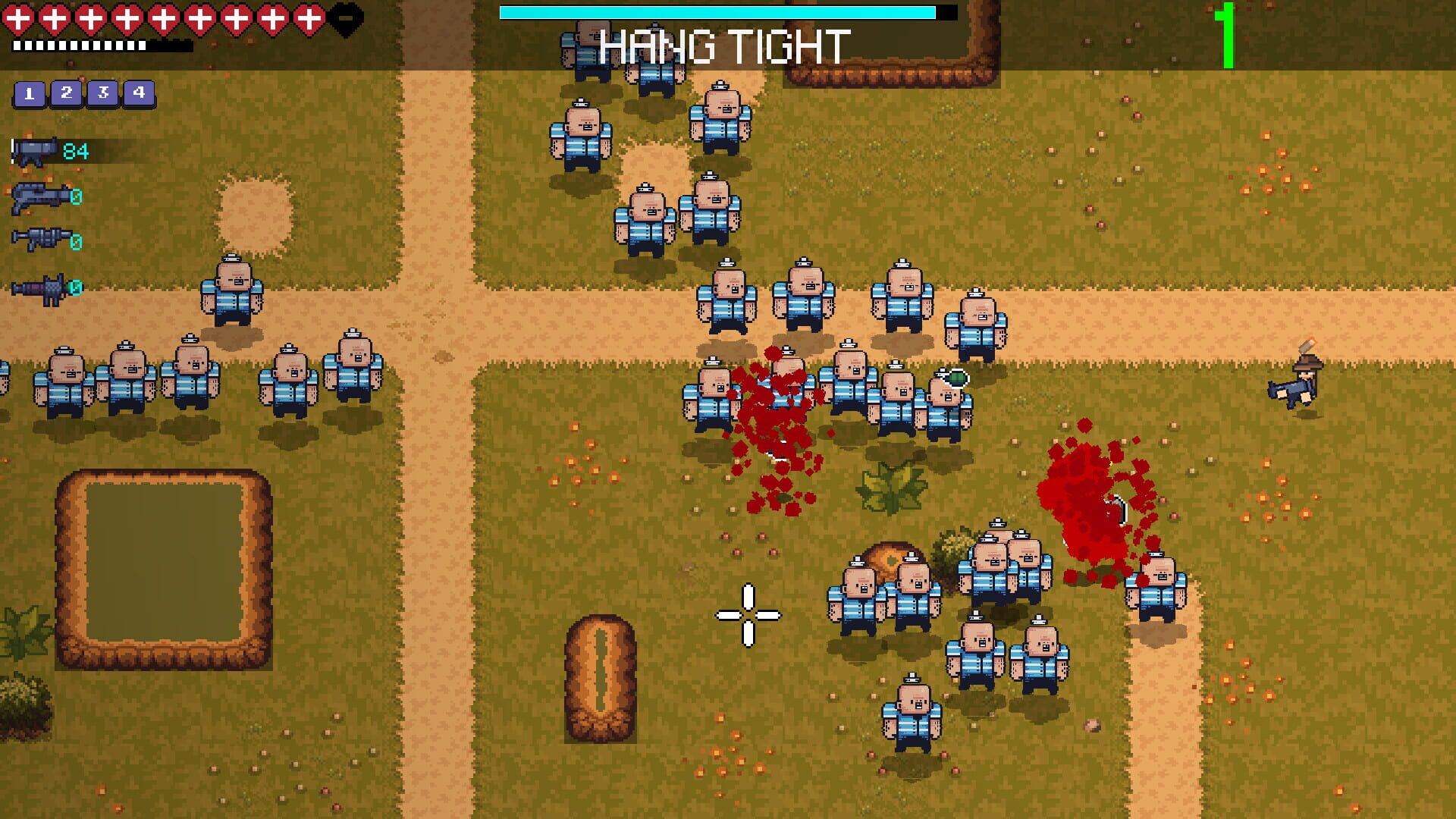1456x819 pixels.
Task: Select the rocket launcher weapon icon
Action: point(36,287)
